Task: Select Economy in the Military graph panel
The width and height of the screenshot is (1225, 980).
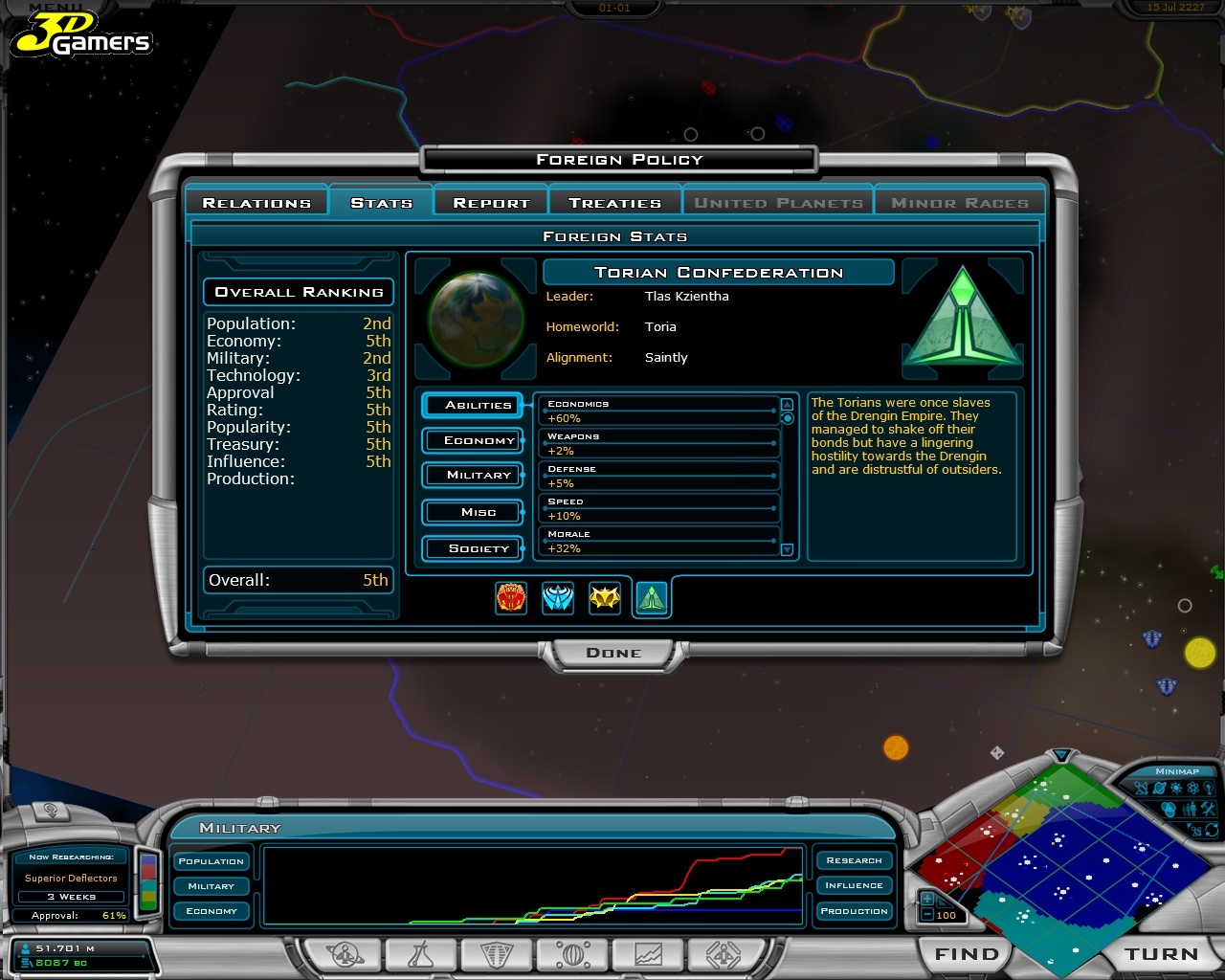Action: click(211, 910)
